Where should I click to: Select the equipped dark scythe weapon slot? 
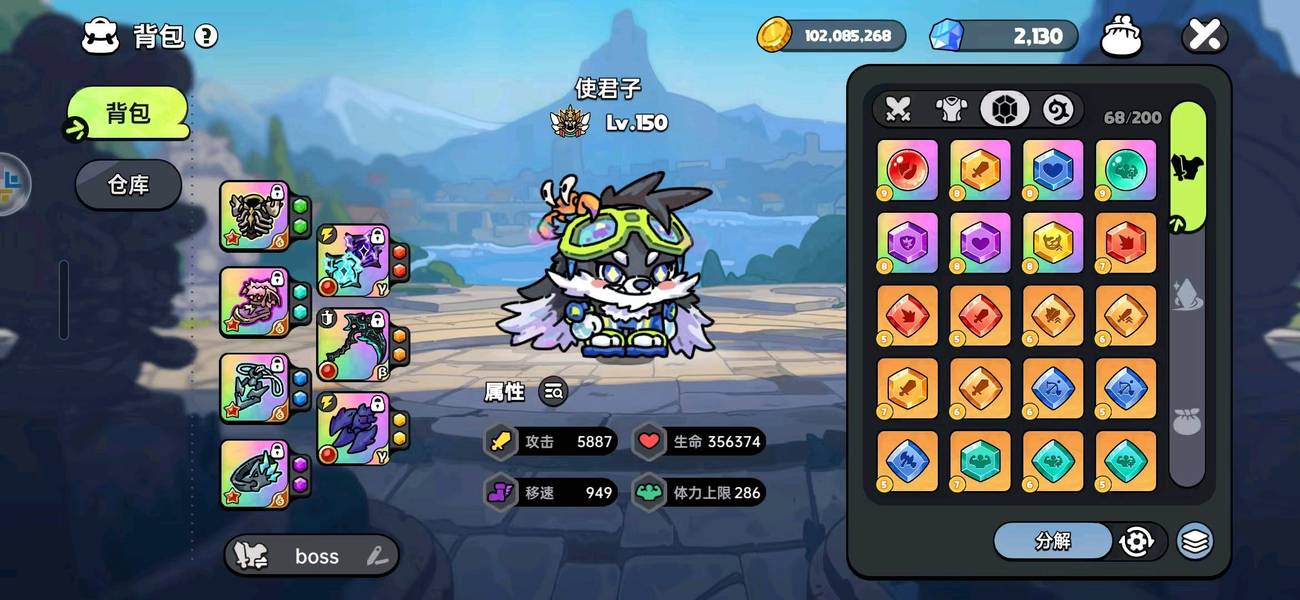[351, 345]
